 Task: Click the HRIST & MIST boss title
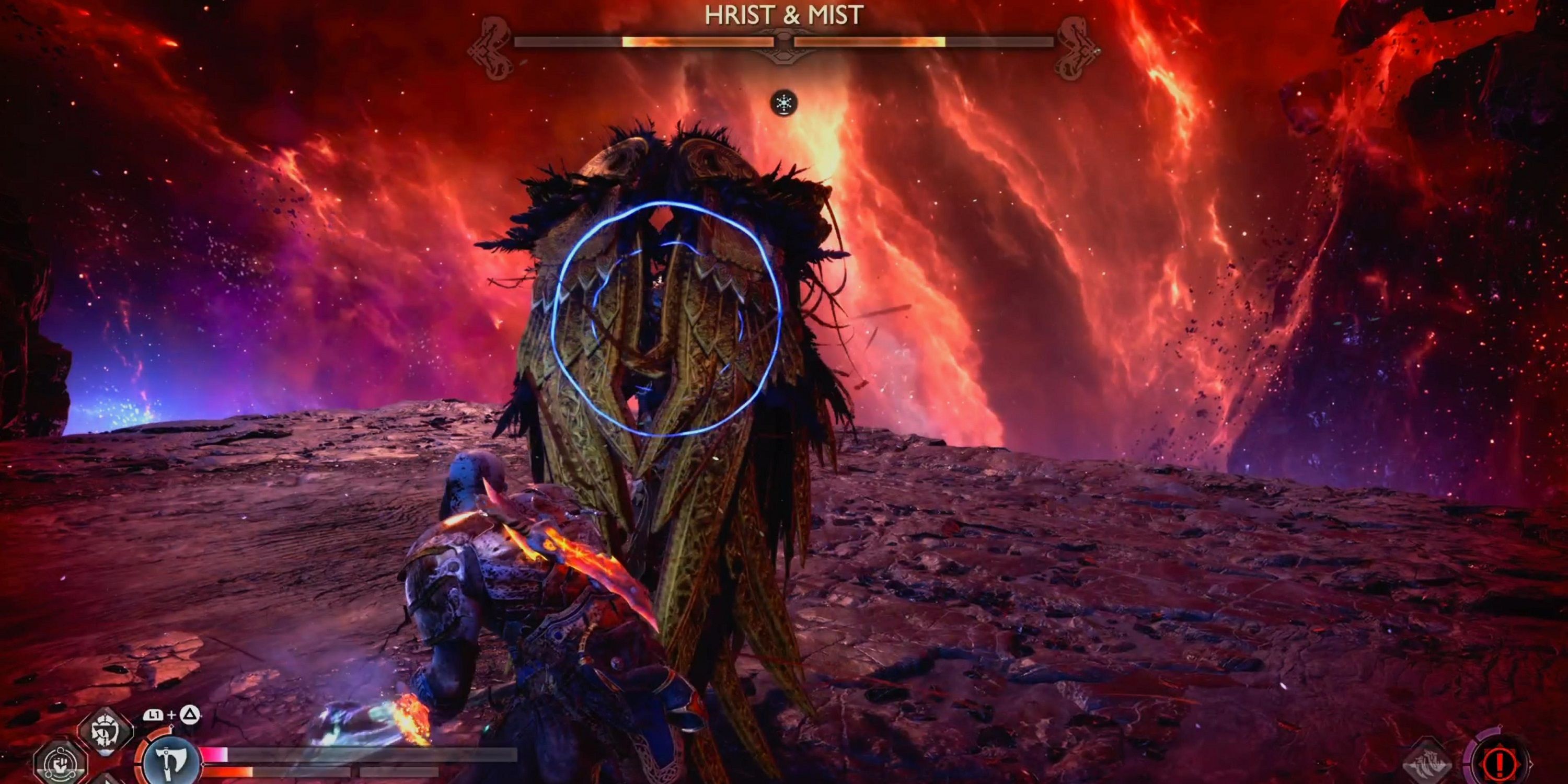coord(783,14)
